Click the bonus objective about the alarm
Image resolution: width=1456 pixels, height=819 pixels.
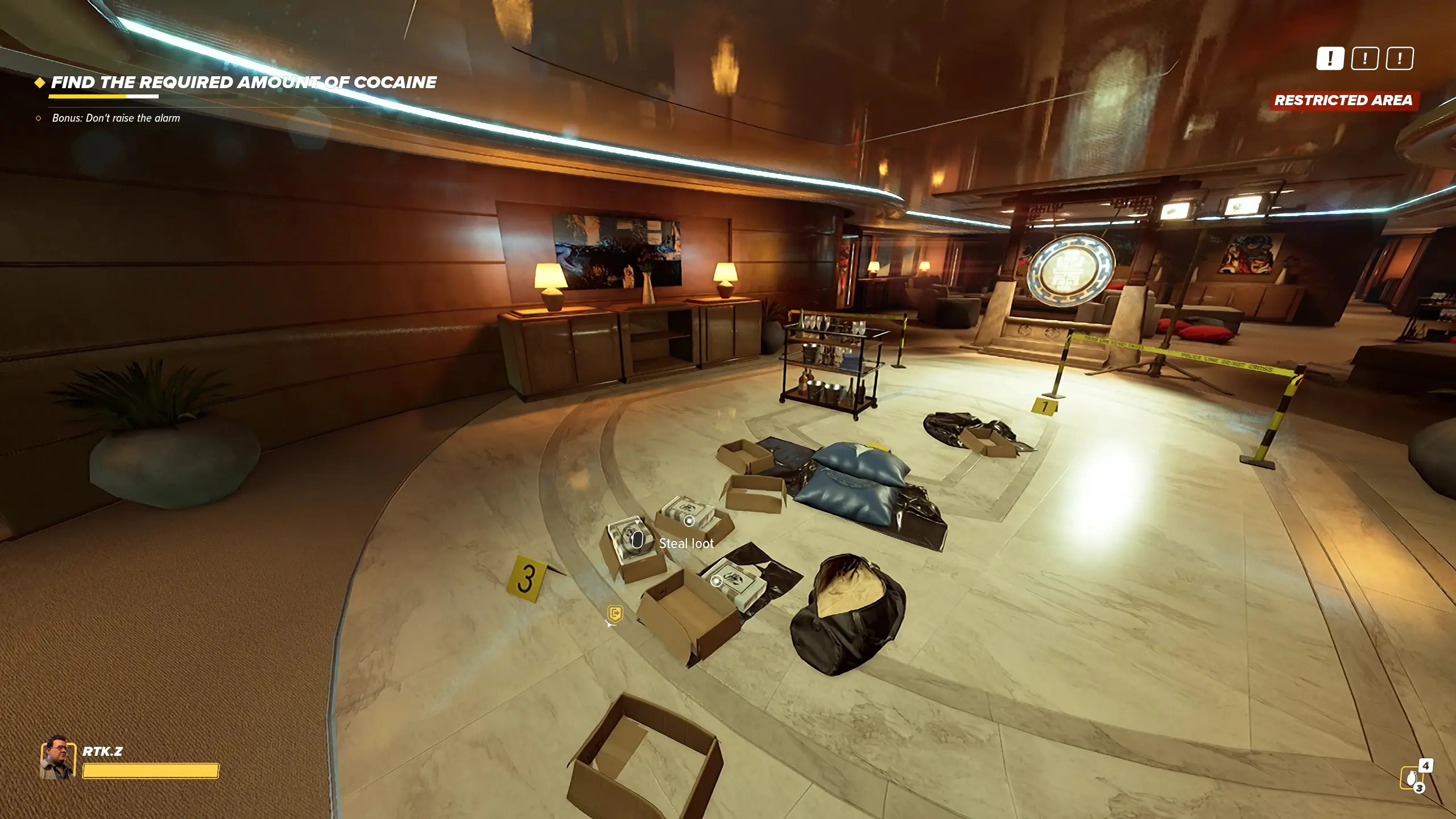pyautogui.click(x=115, y=118)
